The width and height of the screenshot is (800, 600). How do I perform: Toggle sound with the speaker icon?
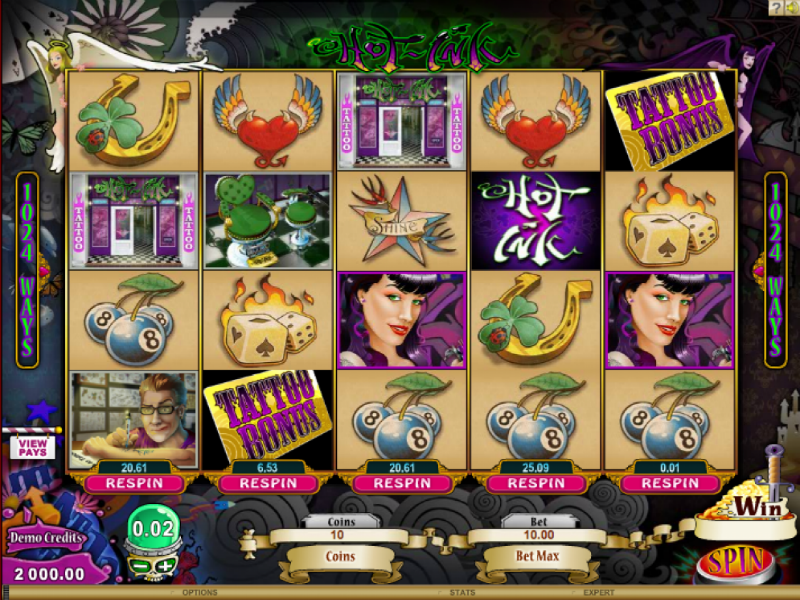point(791,7)
